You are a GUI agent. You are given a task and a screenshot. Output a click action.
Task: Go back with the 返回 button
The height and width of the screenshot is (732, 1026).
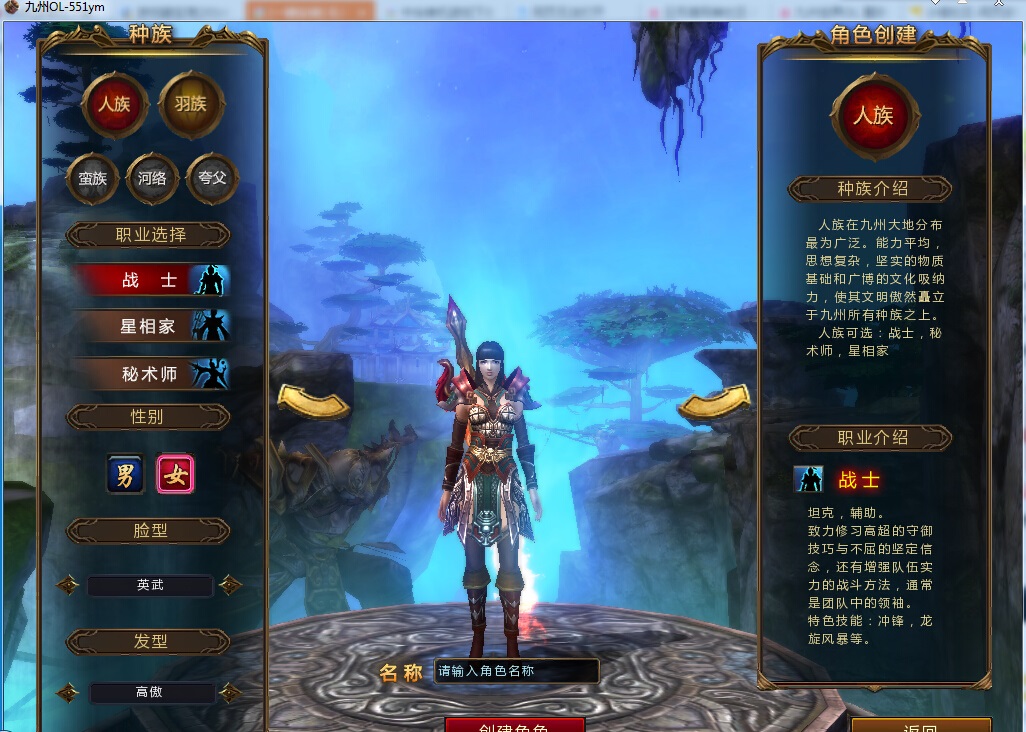click(920, 726)
